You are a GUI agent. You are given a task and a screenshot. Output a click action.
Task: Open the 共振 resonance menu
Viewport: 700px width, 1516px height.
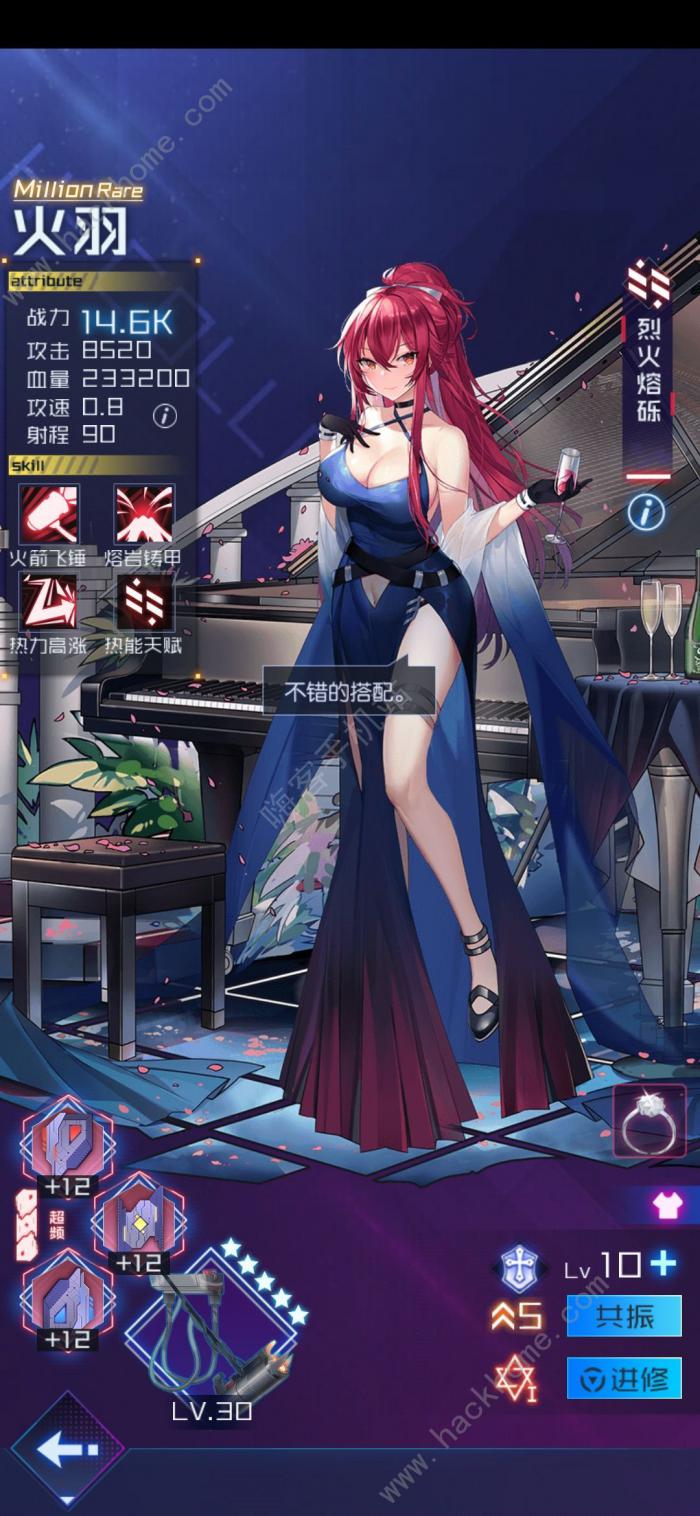click(624, 1316)
